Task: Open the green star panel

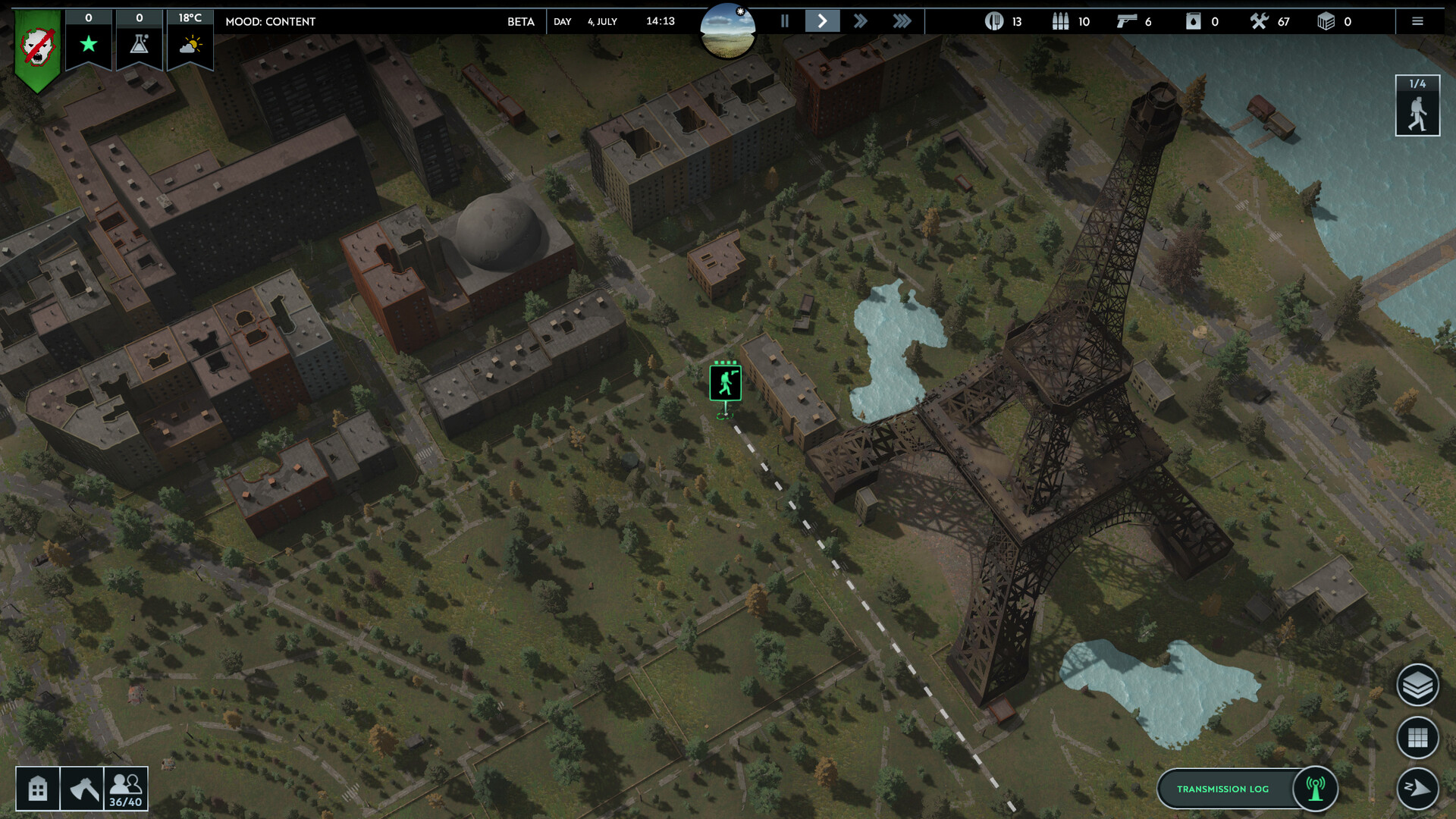Action: click(89, 39)
